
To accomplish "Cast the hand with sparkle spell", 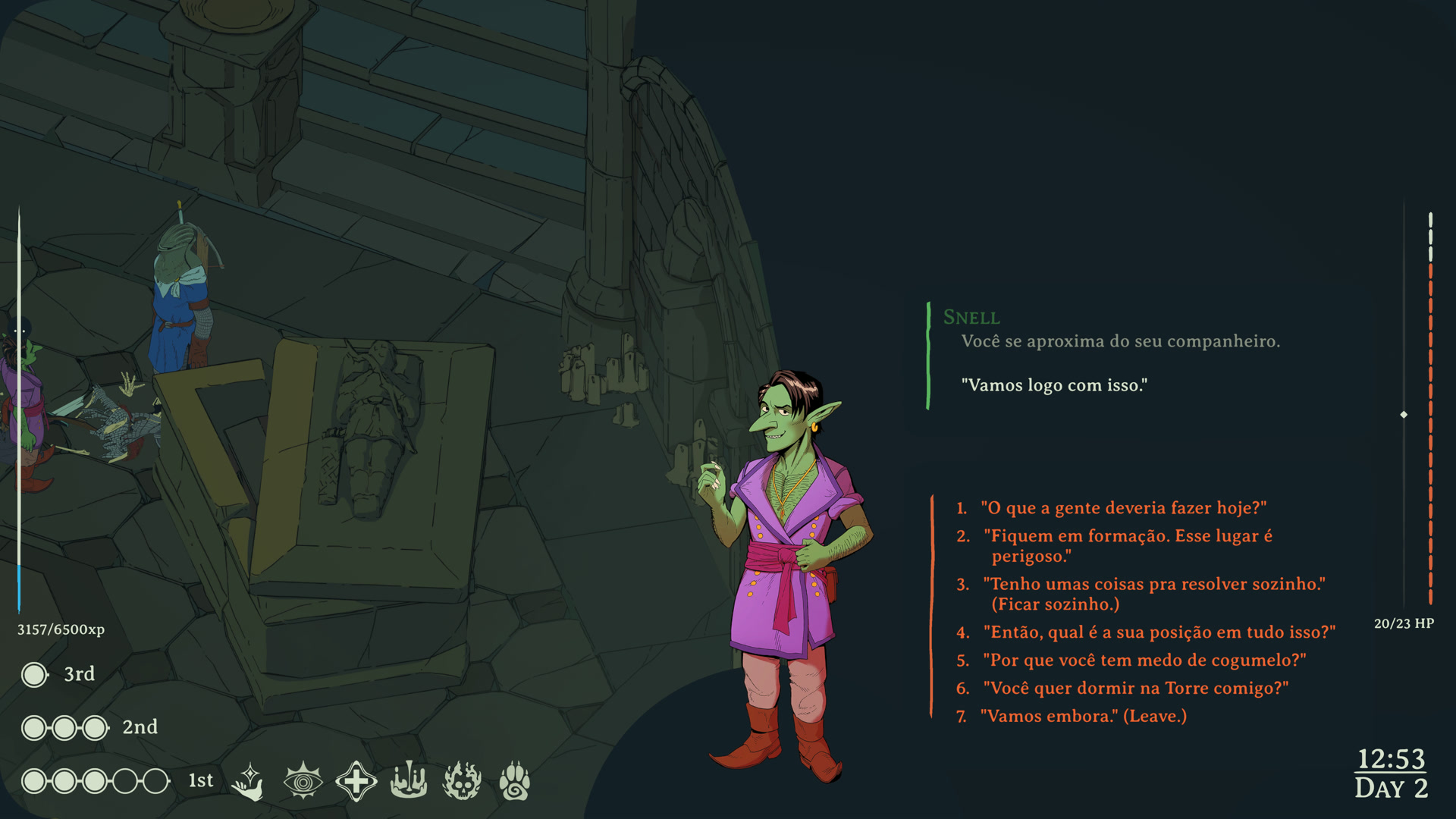I will tap(249, 781).
